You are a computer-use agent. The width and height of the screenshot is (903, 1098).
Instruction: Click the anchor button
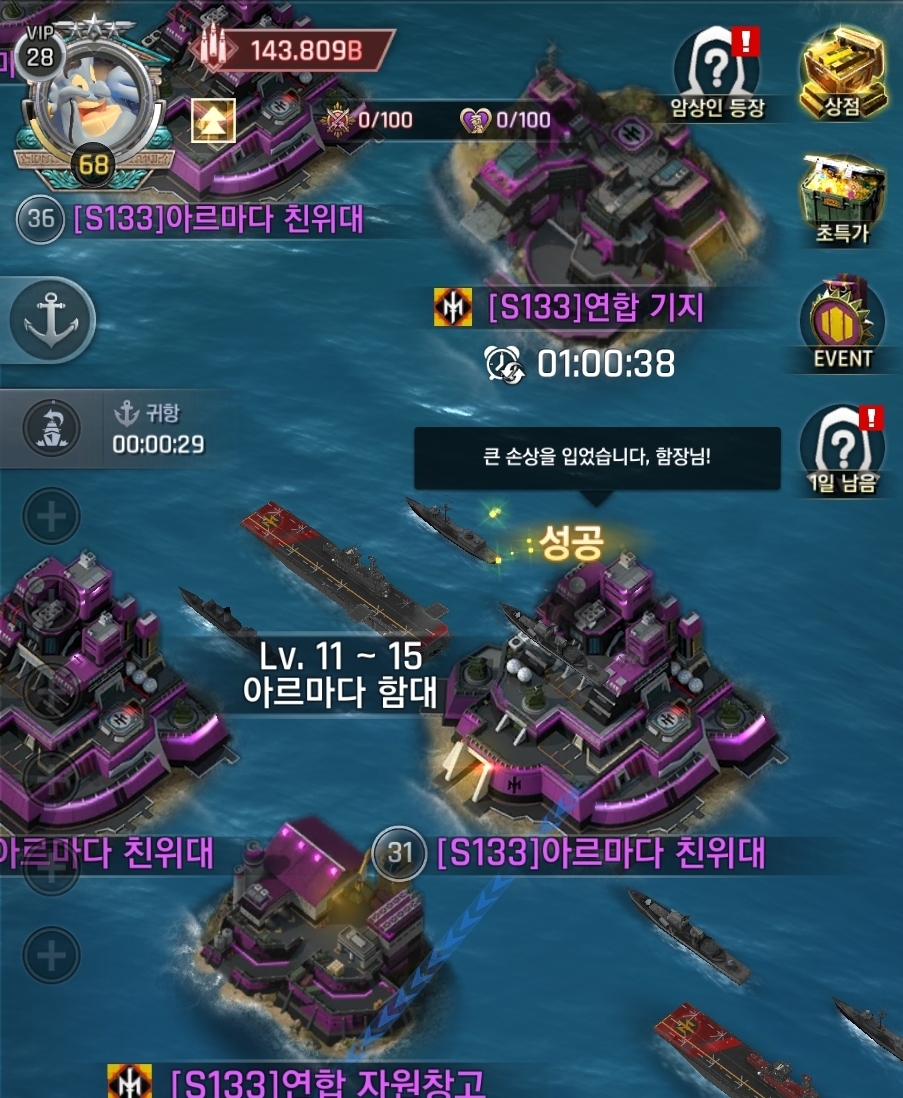pyautogui.click(x=52, y=322)
